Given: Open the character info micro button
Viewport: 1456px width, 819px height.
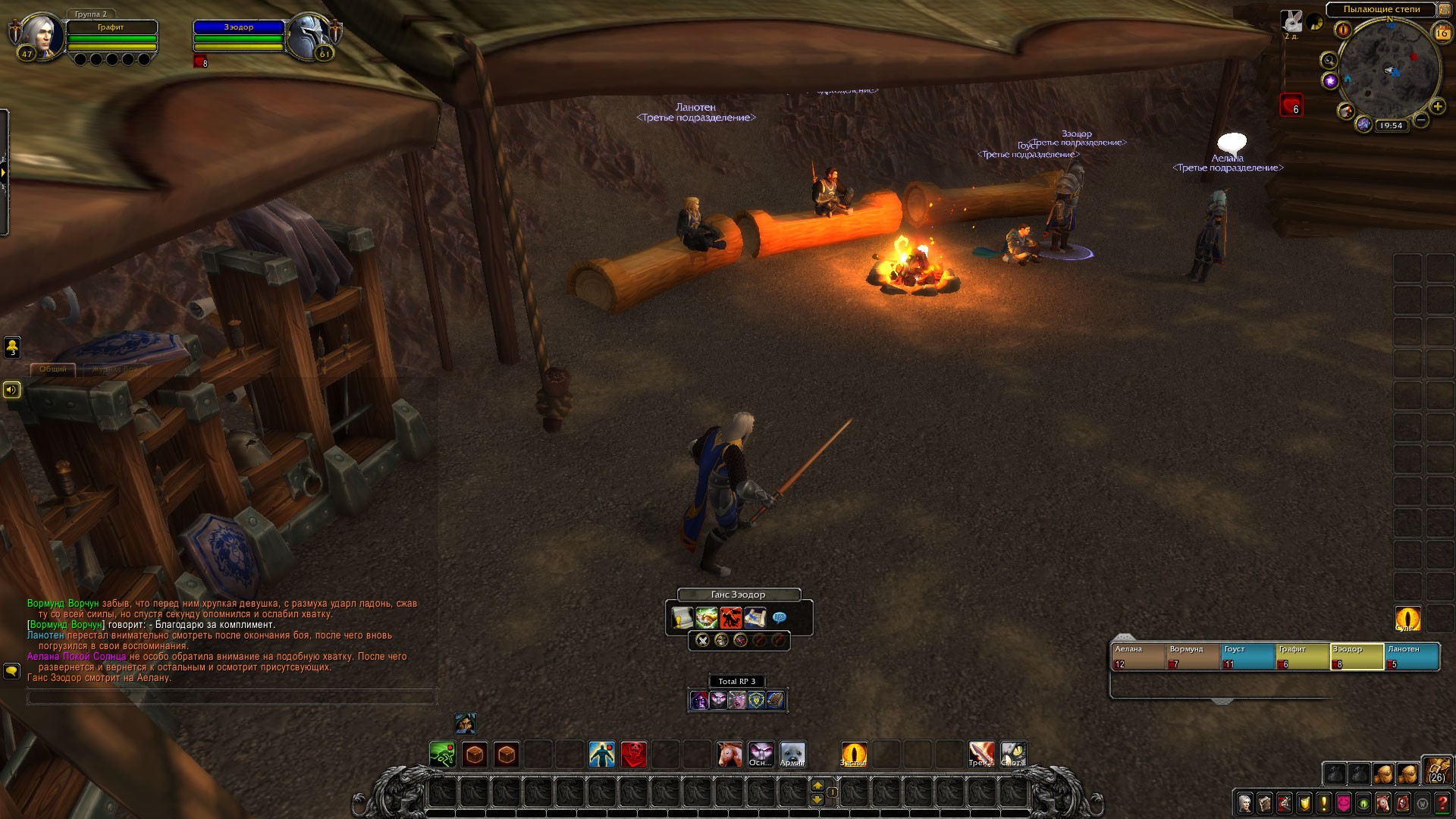Looking at the screenshot, I should click(1245, 802).
